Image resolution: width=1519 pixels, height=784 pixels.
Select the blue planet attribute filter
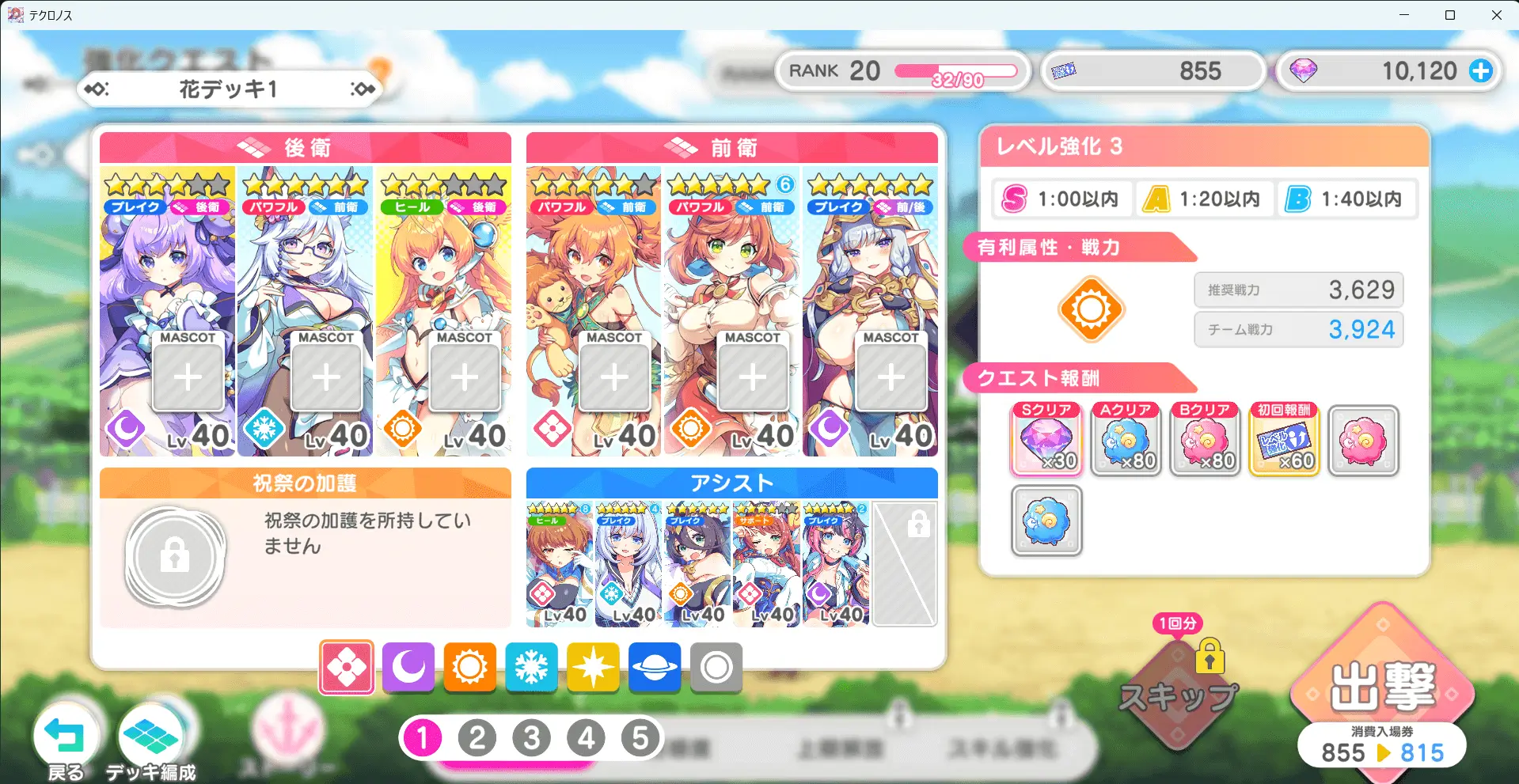click(655, 668)
